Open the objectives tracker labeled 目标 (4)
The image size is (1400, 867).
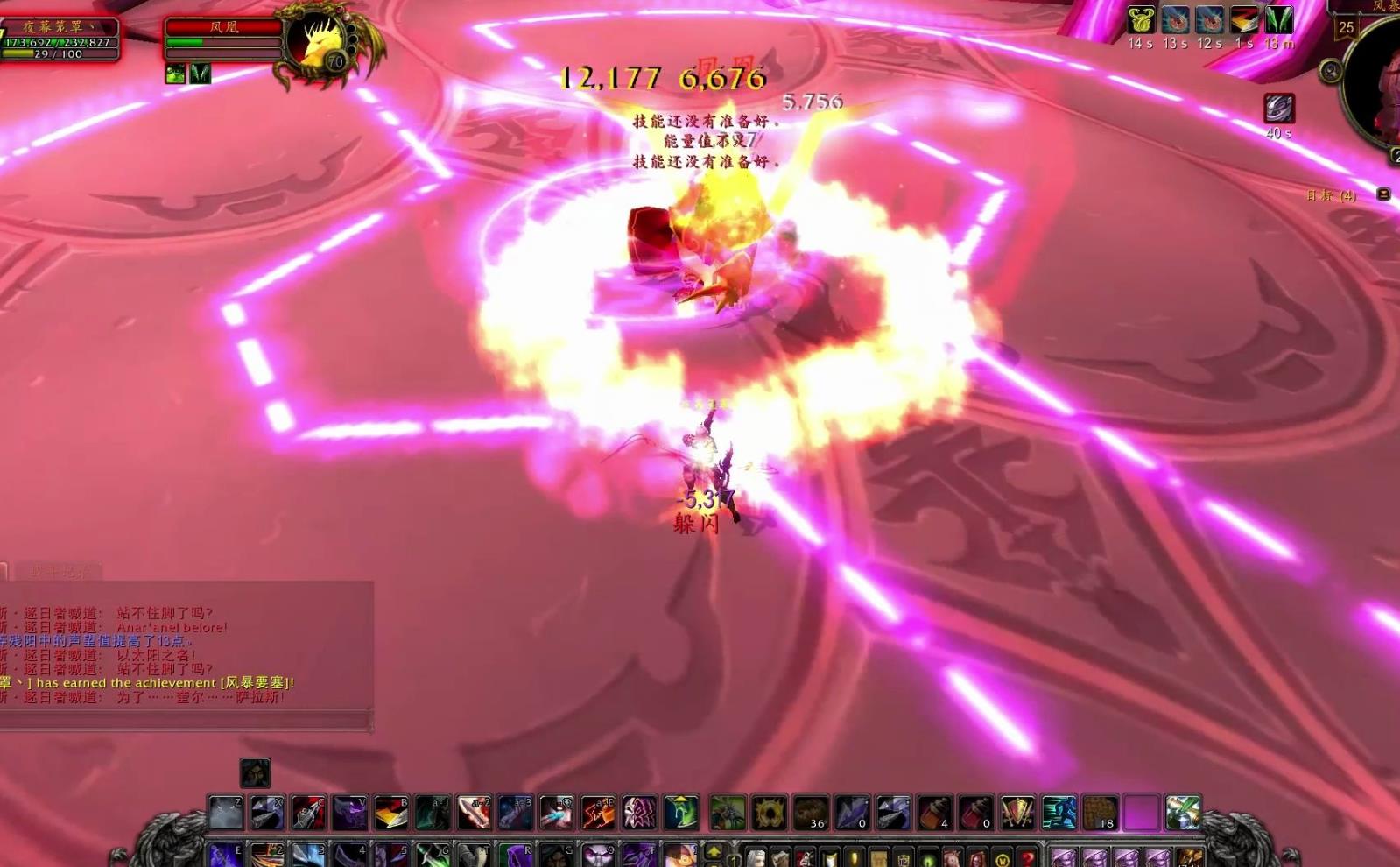(1331, 195)
